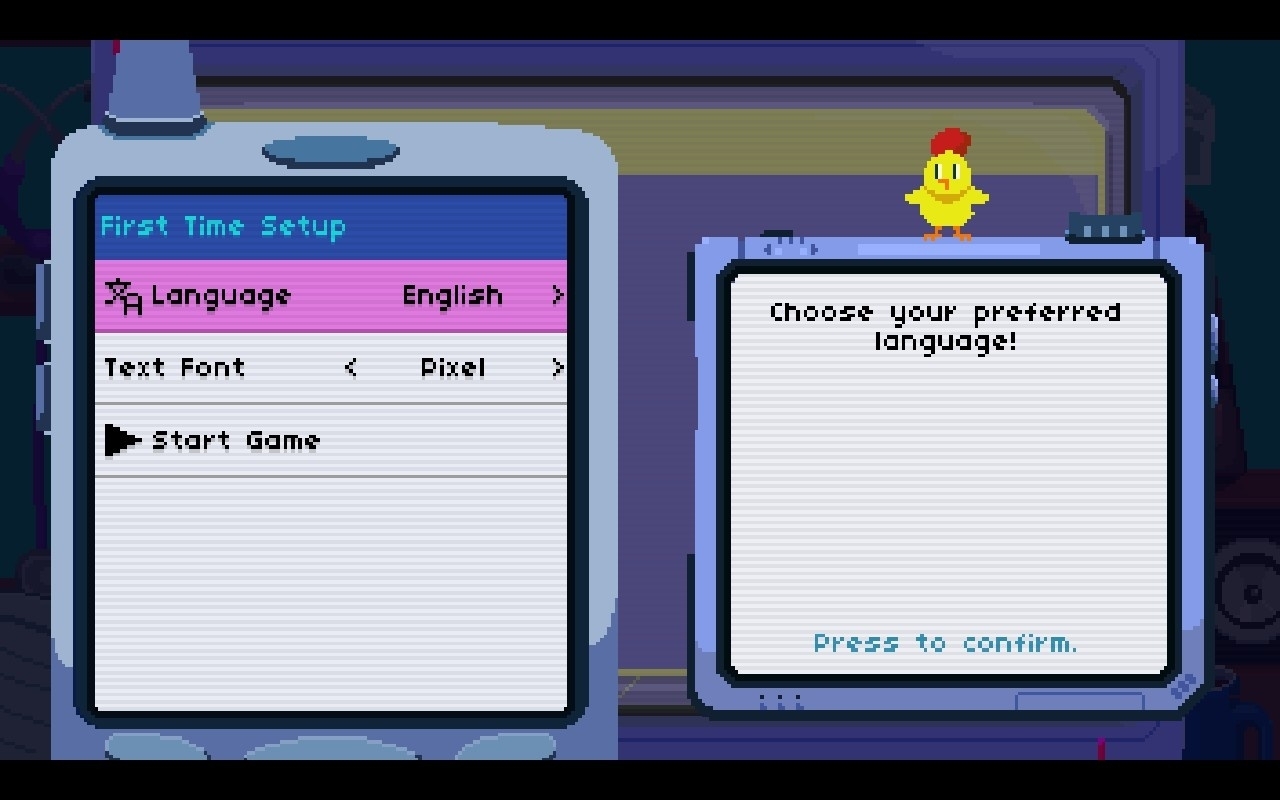Click the right arrow after Pixel font

(x=557, y=368)
